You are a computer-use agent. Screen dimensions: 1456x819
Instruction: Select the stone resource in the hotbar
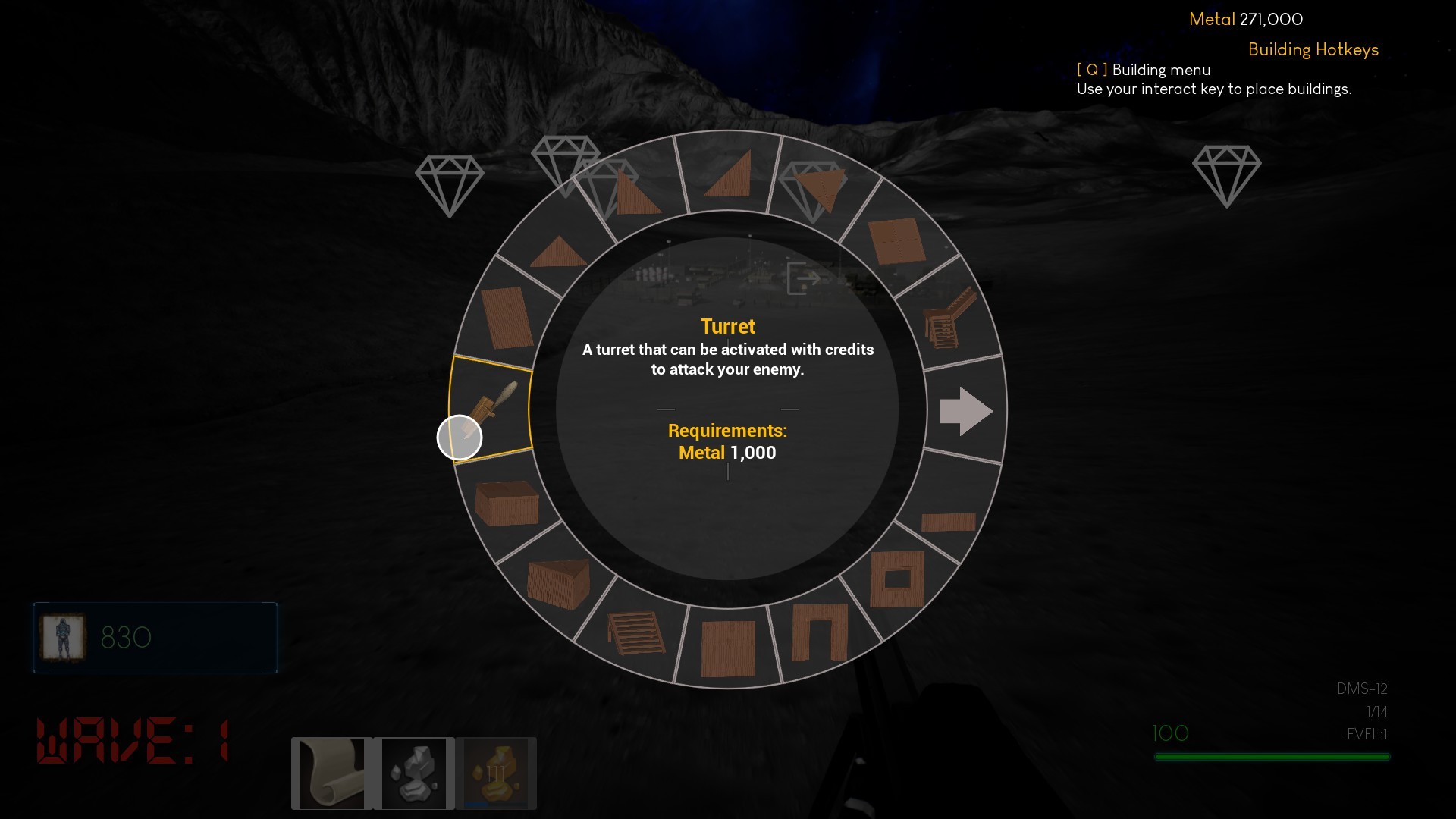[x=415, y=773]
